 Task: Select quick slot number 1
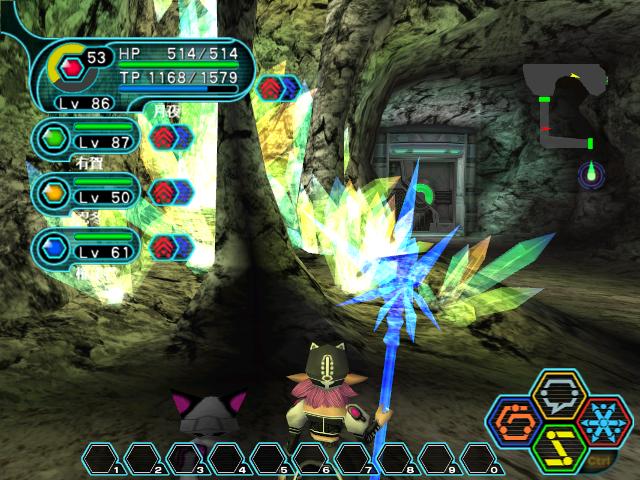click(x=103, y=460)
